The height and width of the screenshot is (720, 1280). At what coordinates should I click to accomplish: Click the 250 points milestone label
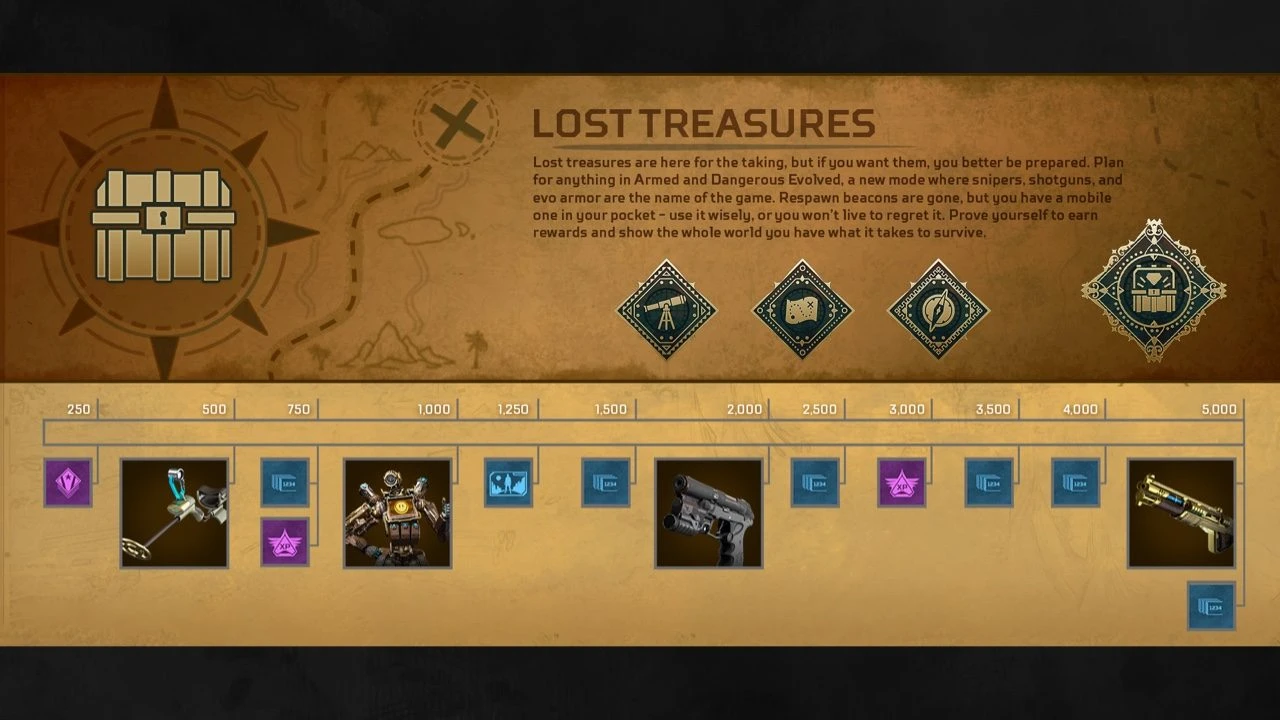[79, 408]
